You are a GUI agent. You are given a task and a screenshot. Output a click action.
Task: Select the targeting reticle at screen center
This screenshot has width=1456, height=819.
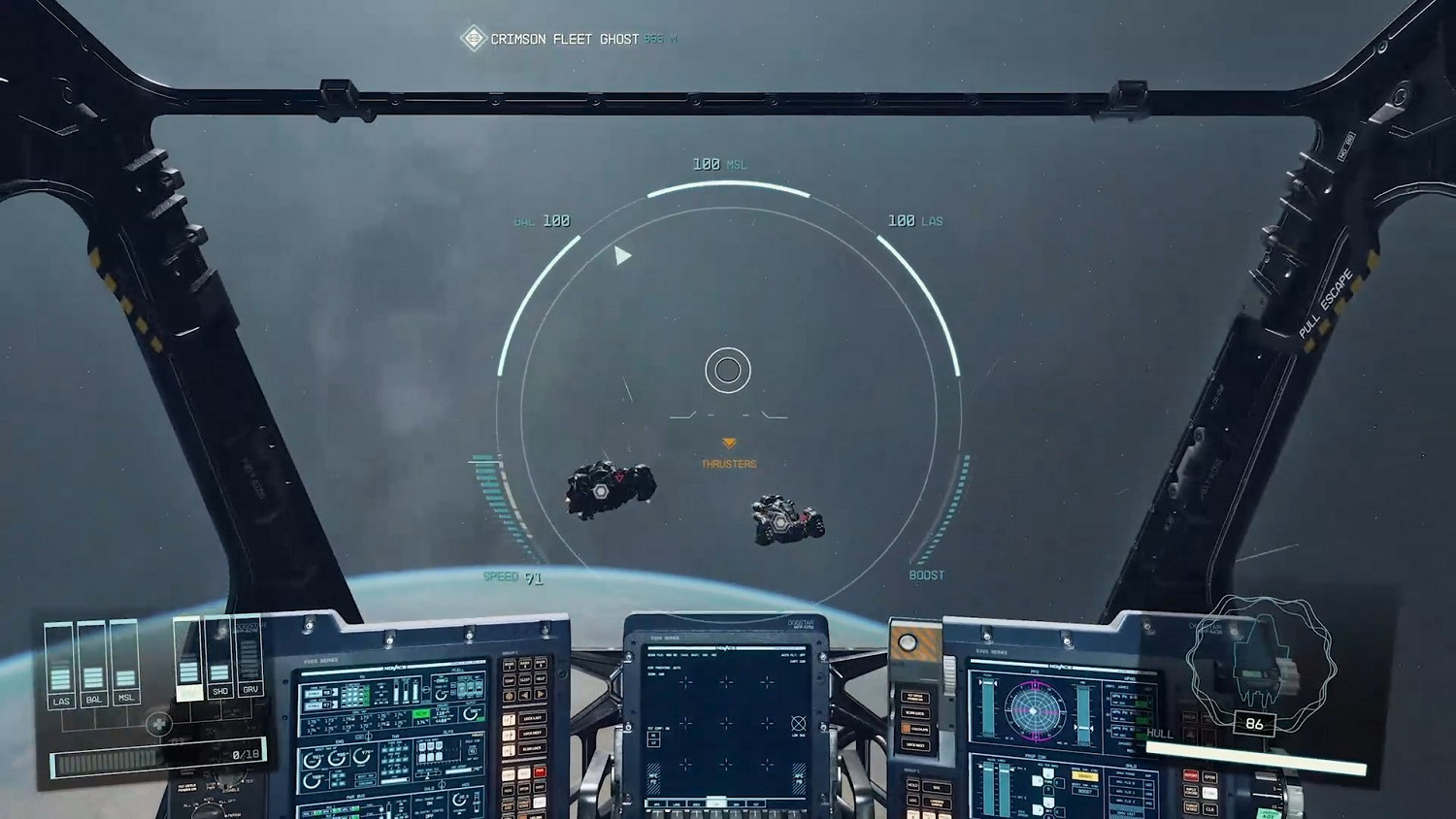pyautogui.click(x=729, y=370)
